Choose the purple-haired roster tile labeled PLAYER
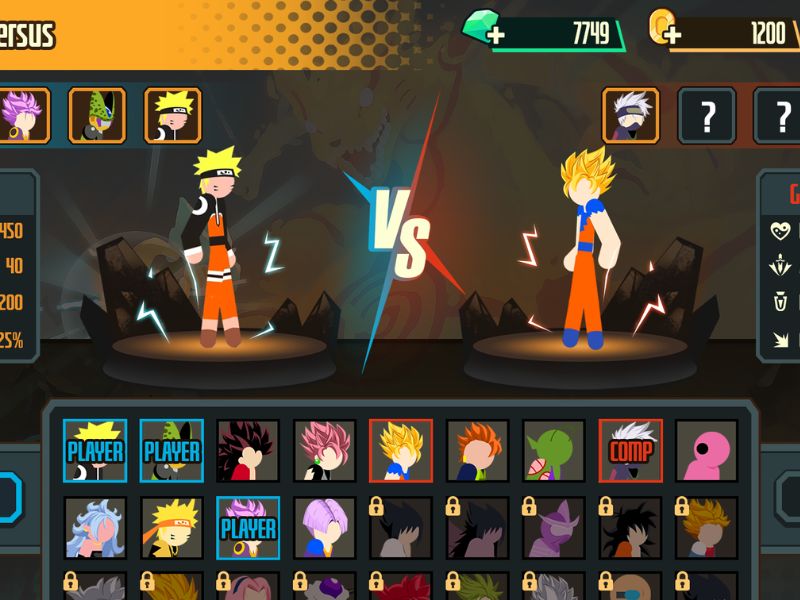800x600 pixels. point(248,527)
